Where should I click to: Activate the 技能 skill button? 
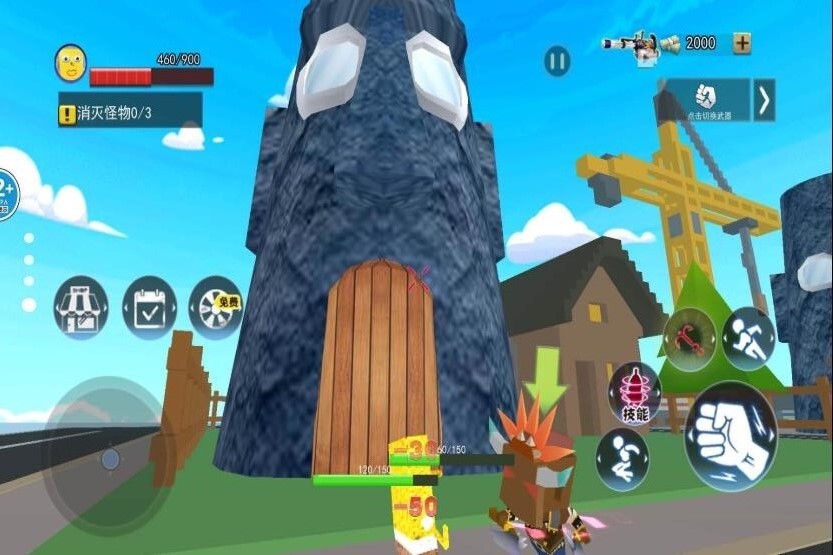[x=635, y=393]
